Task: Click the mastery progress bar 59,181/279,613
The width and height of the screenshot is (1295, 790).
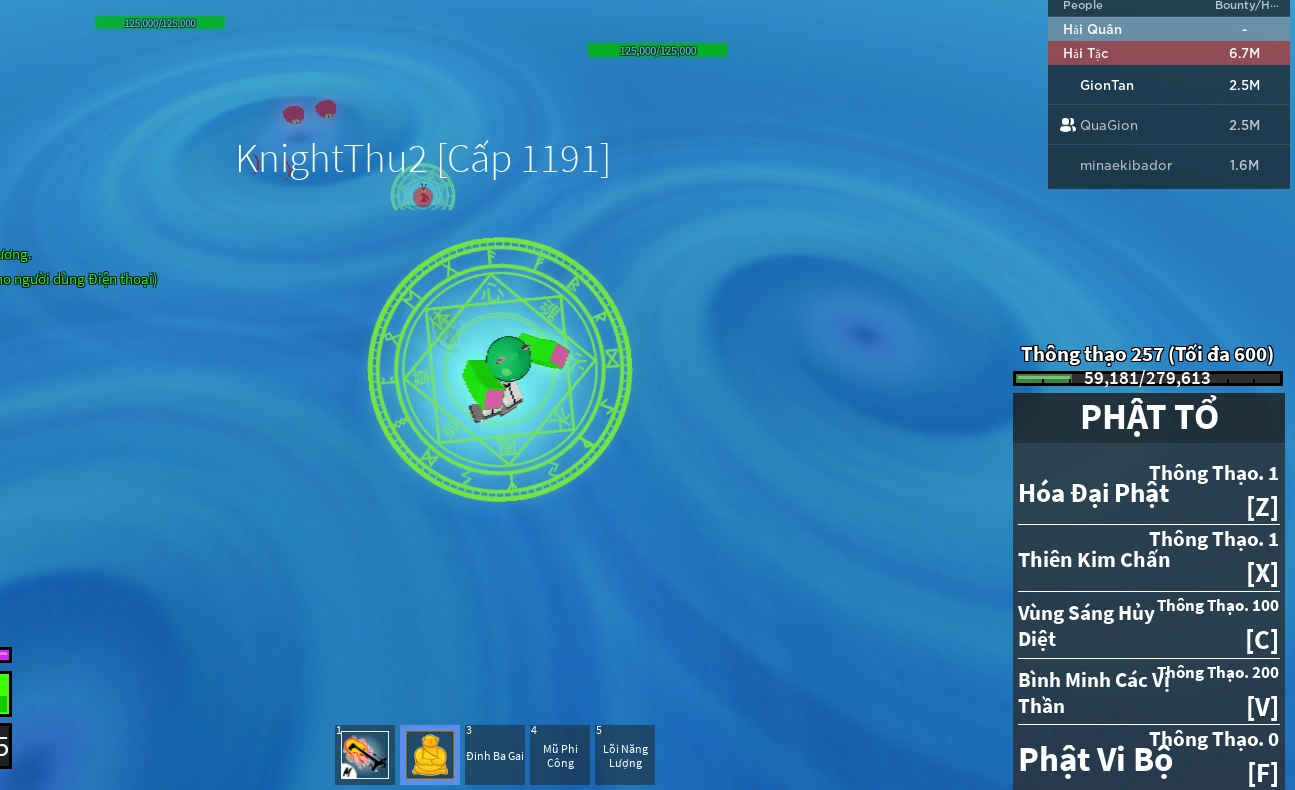Action: pos(1147,378)
